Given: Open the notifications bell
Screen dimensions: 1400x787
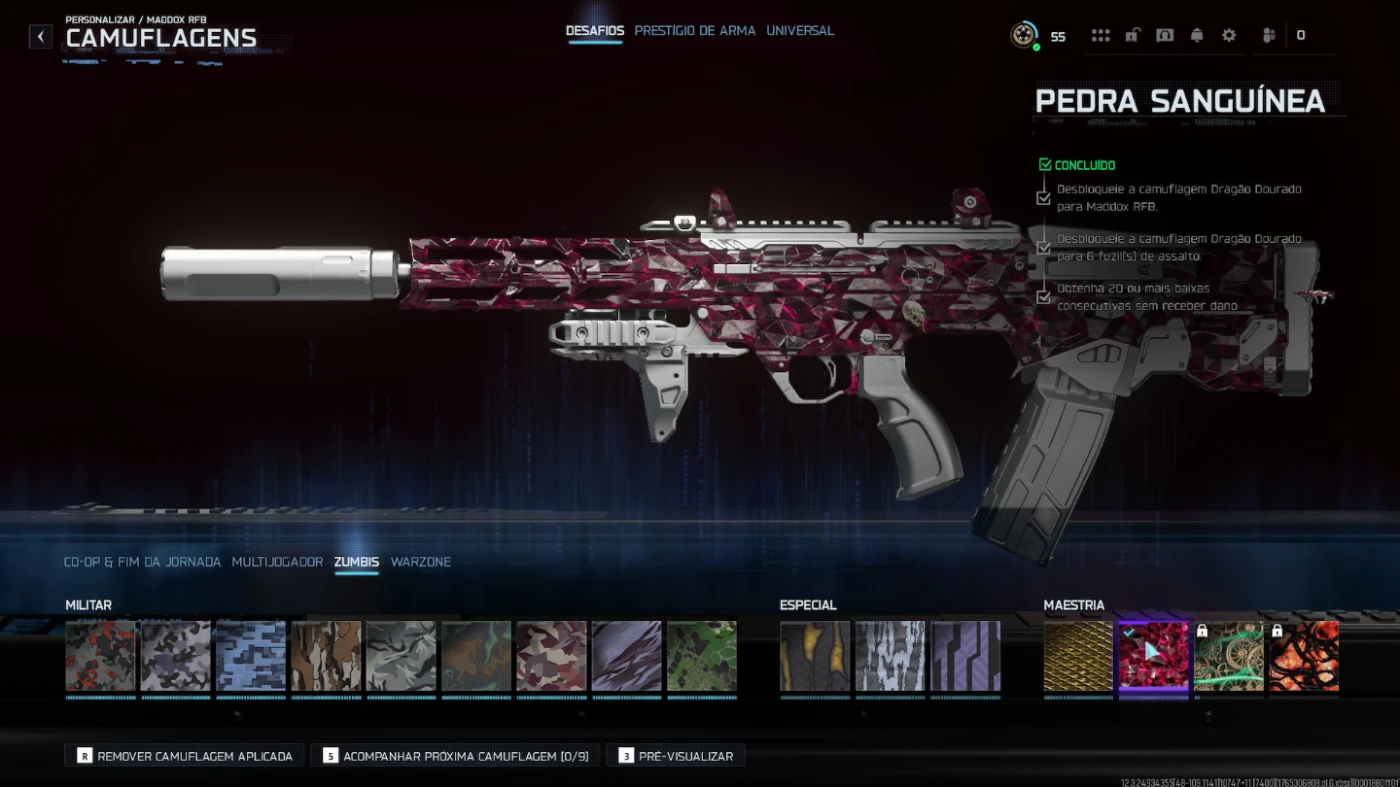Looking at the screenshot, I should coord(1197,36).
